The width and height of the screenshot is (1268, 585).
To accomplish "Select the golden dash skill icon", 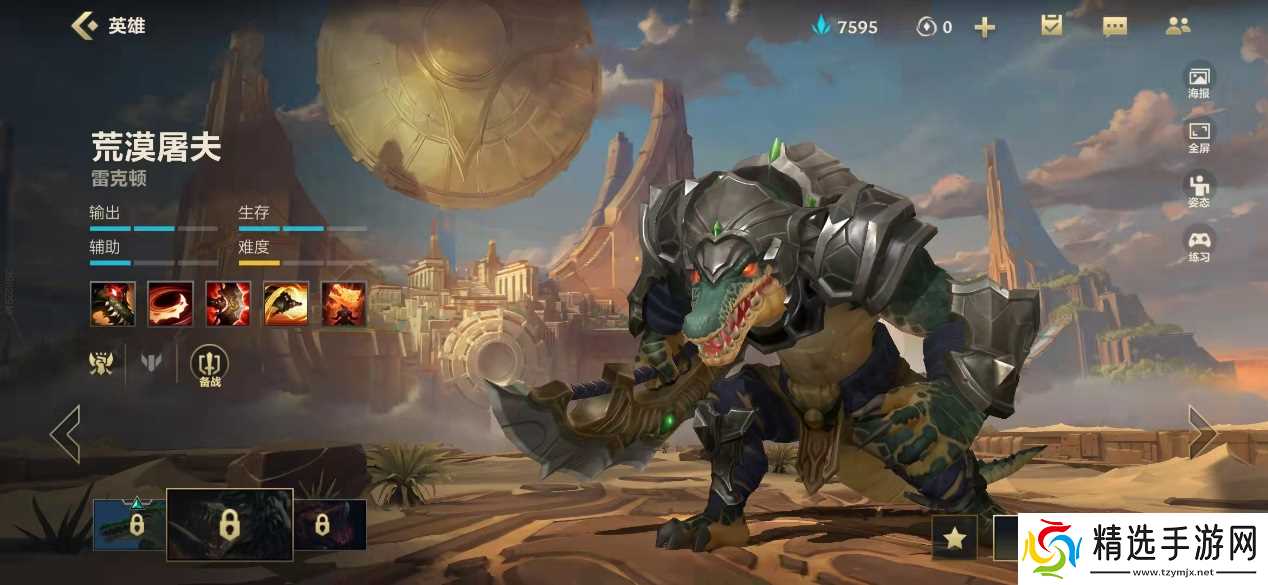I will point(286,303).
